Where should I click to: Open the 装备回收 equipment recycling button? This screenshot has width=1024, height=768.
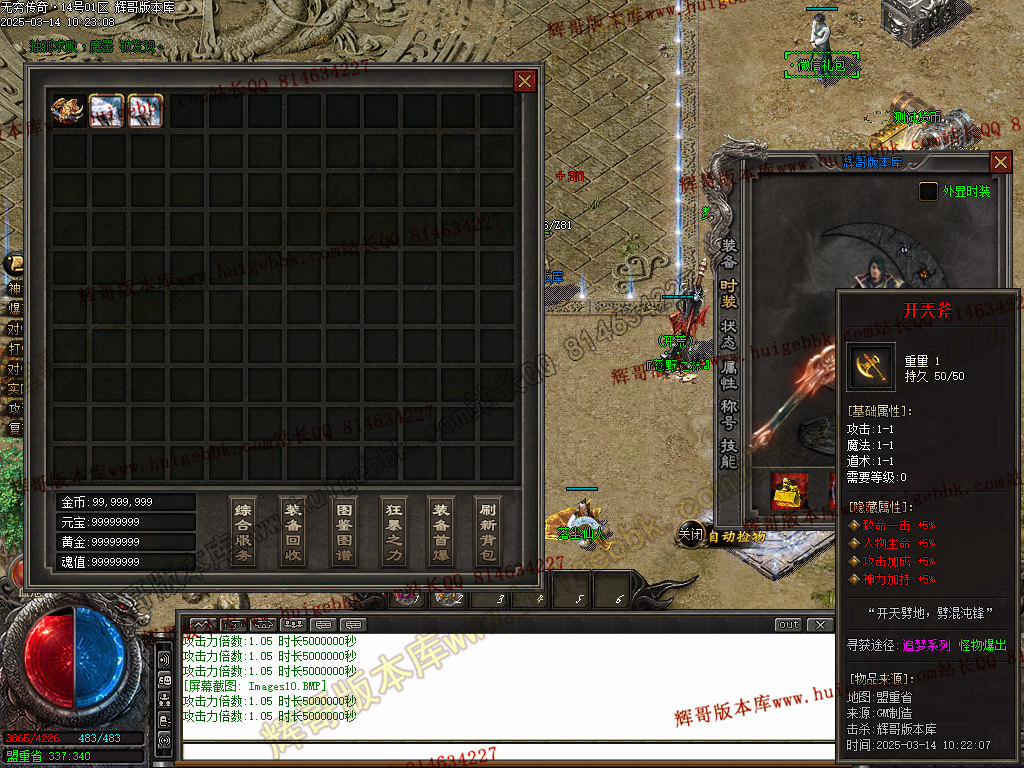[292, 531]
